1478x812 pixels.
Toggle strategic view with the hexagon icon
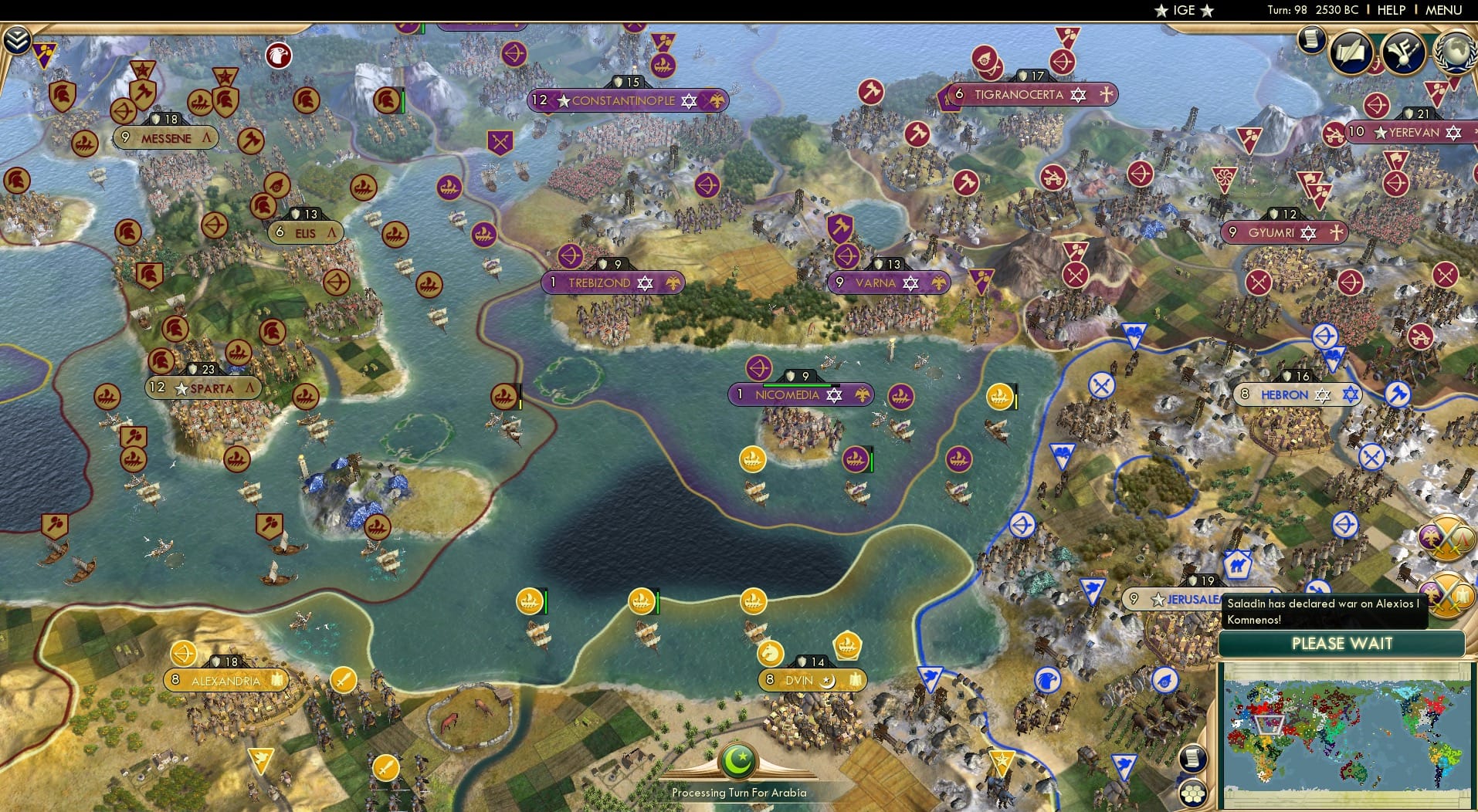tap(1192, 793)
